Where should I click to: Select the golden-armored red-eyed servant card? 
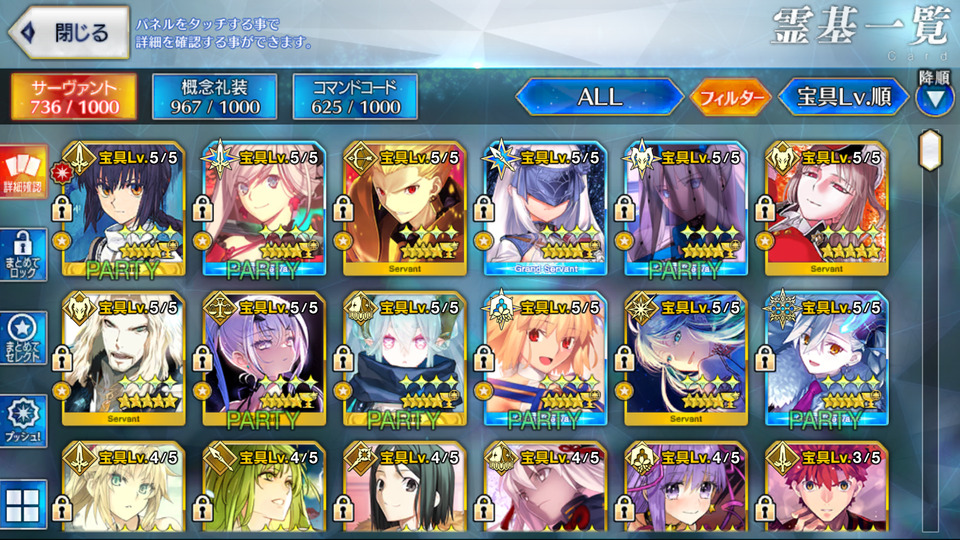coord(404,210)
